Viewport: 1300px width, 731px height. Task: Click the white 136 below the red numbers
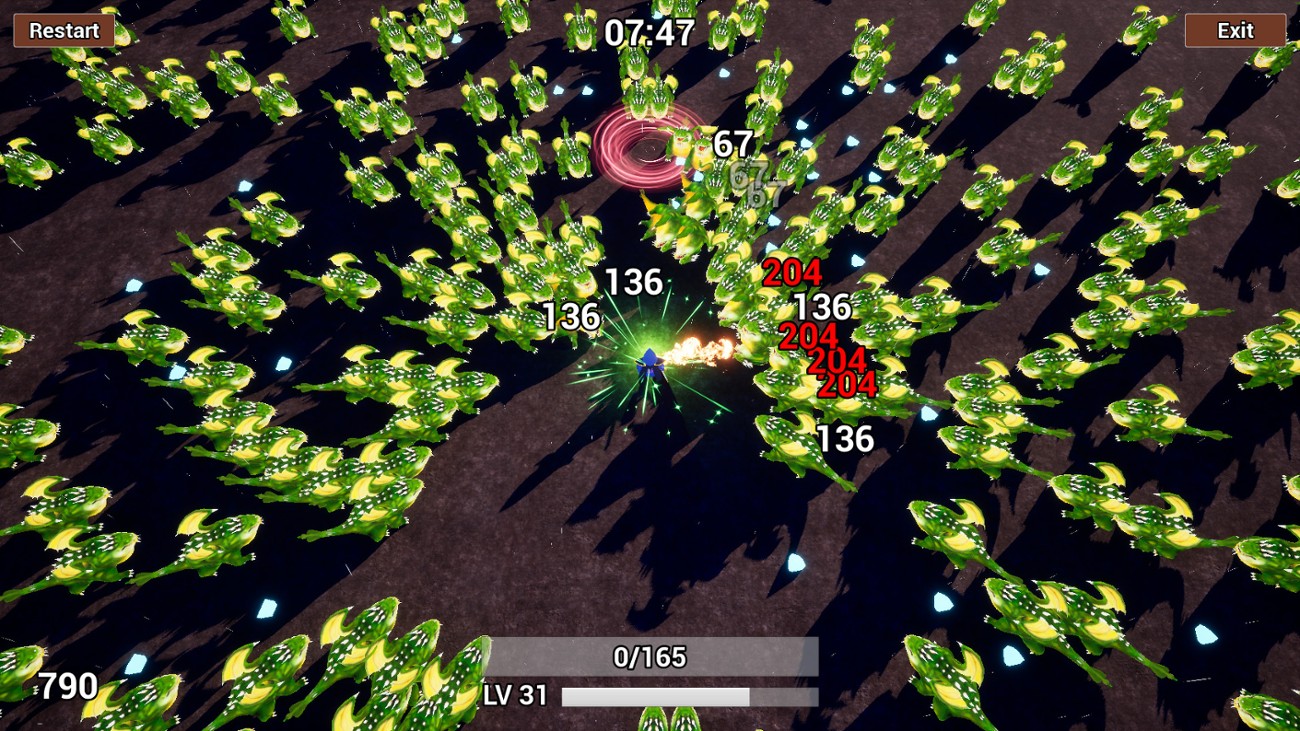click(x=847, y=437)
